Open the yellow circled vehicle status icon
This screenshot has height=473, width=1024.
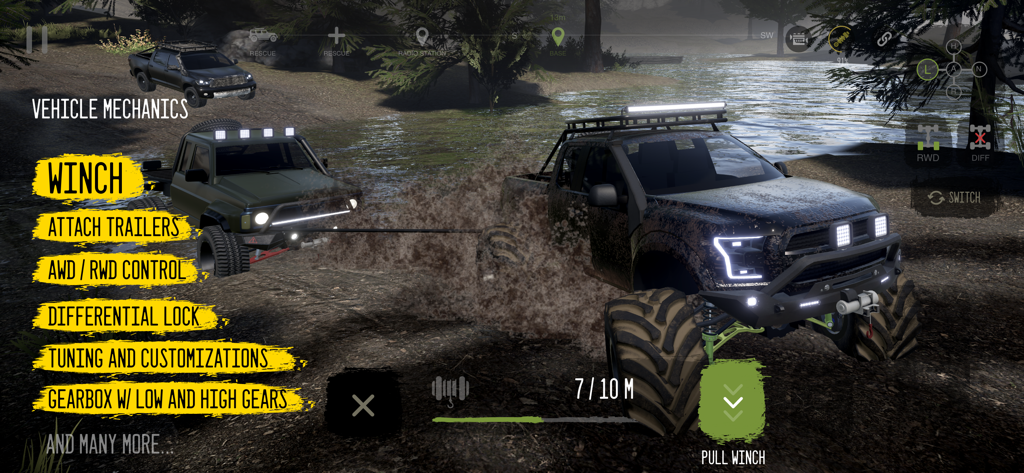(840, 39)
